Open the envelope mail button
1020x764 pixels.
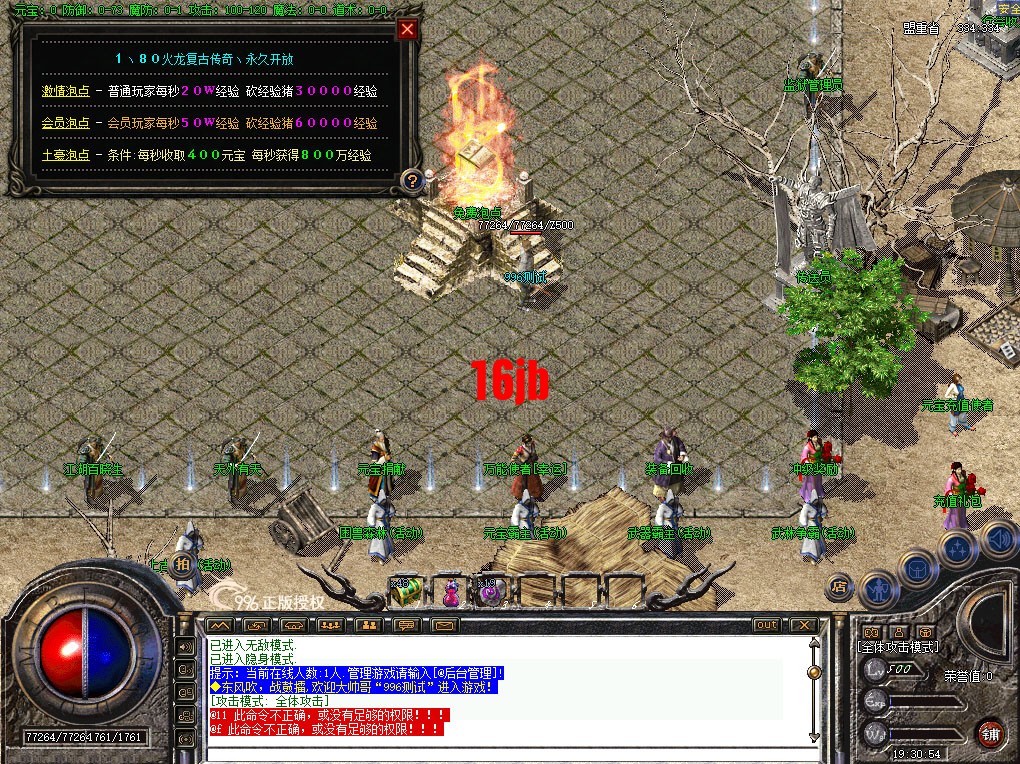click(x=444, y=625)
